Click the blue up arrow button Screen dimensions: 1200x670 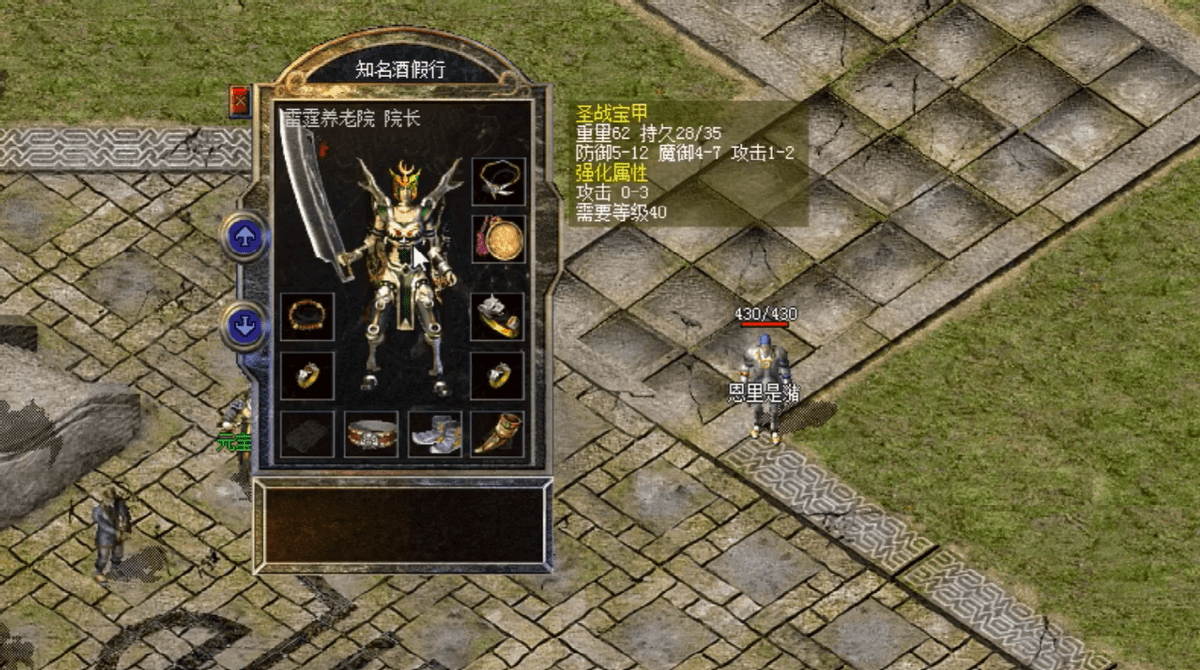point(244,236)
